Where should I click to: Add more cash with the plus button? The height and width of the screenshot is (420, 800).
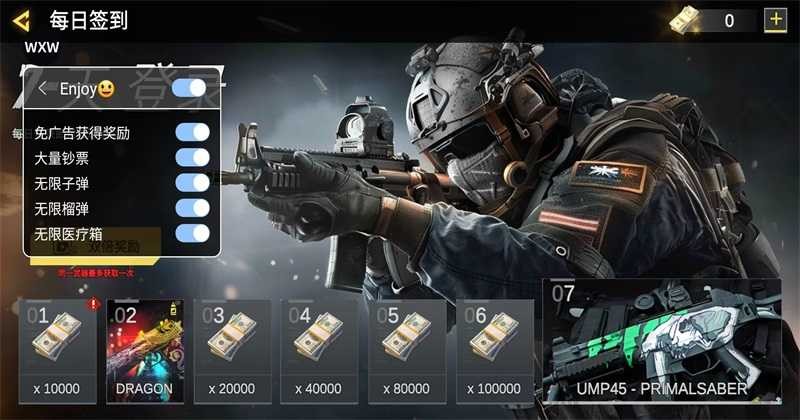click(774, 20)
